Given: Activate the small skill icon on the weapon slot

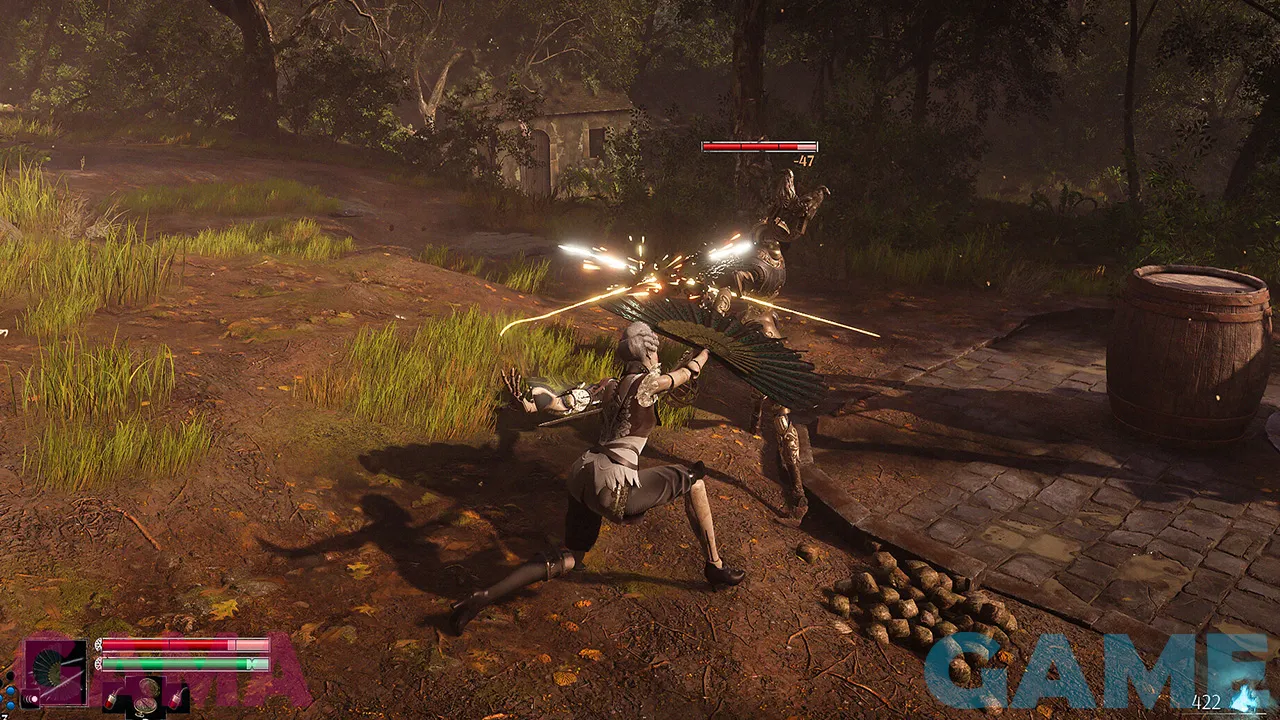Looking at the screenshot, I should pos(31,699).
